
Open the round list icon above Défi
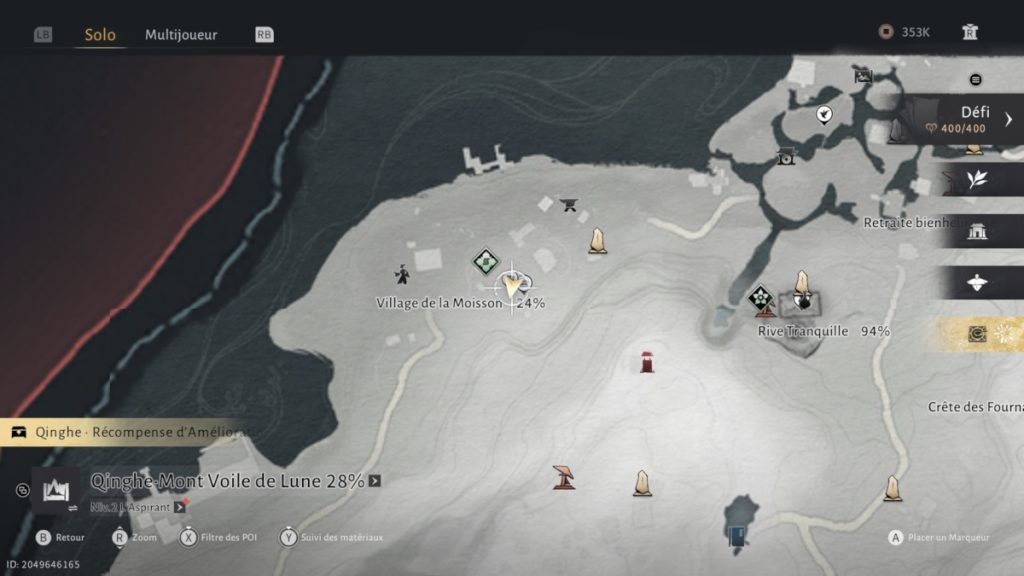click(x=976, y=80)
